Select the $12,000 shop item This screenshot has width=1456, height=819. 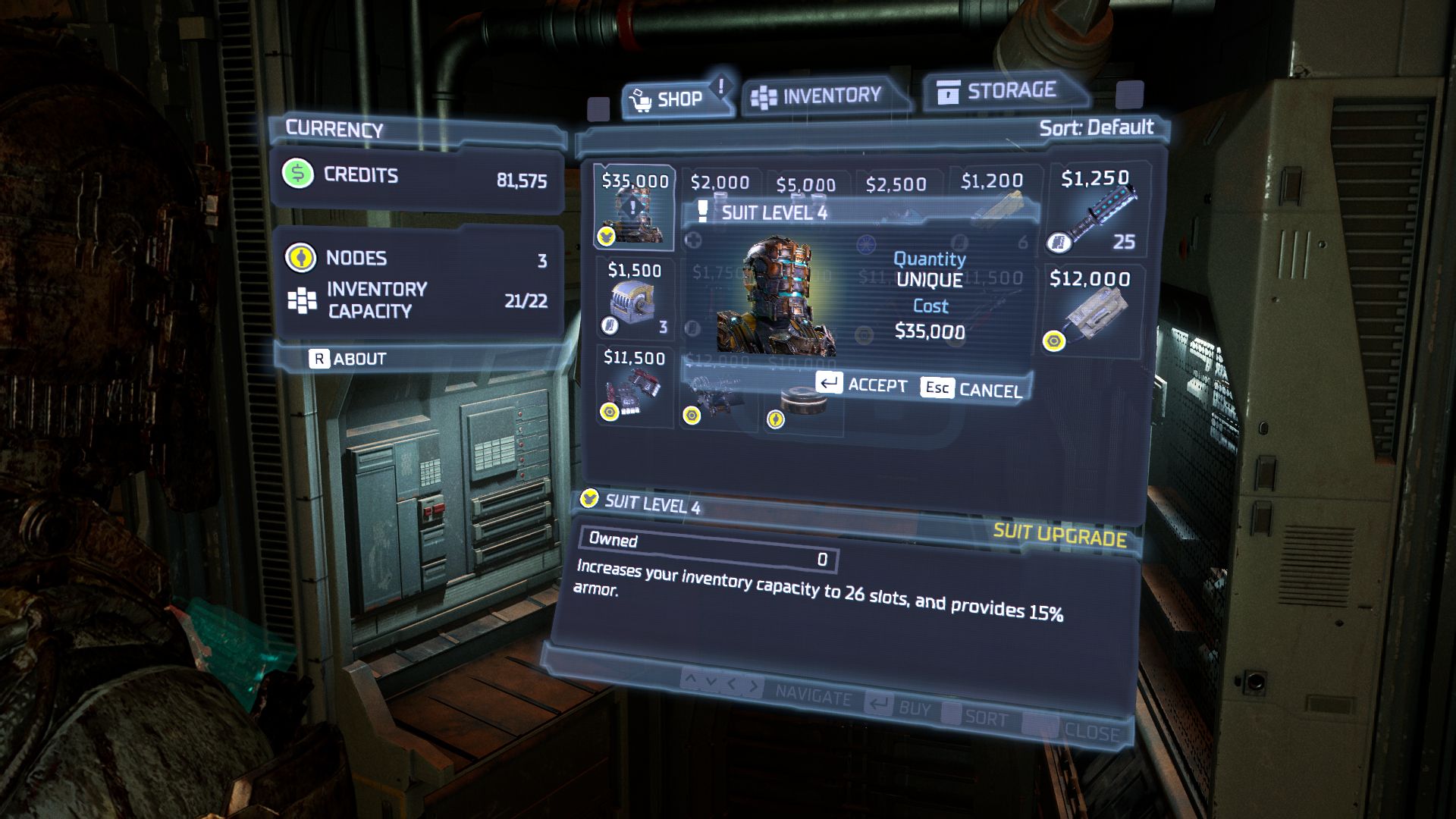pos(1090,309)
